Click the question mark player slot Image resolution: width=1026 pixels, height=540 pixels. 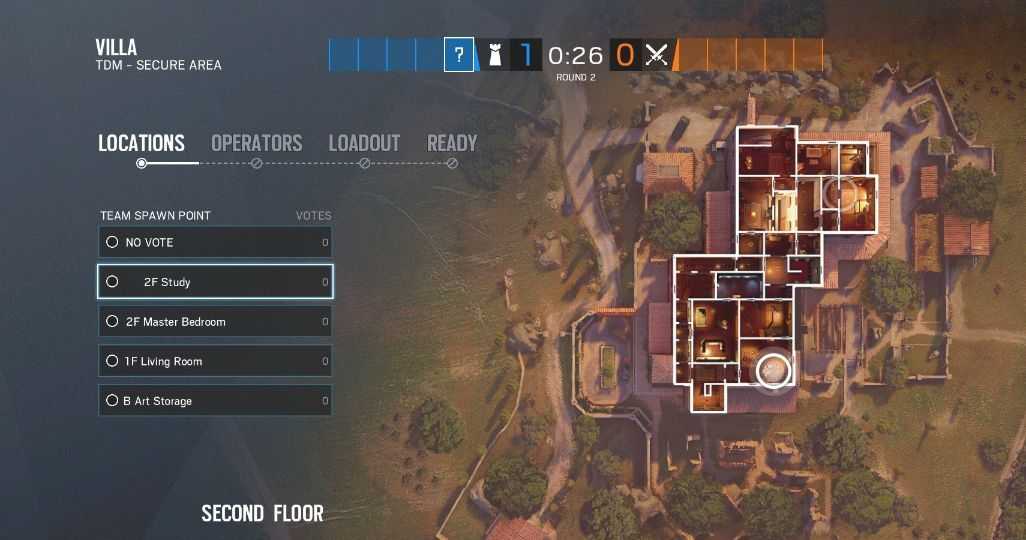459,55
